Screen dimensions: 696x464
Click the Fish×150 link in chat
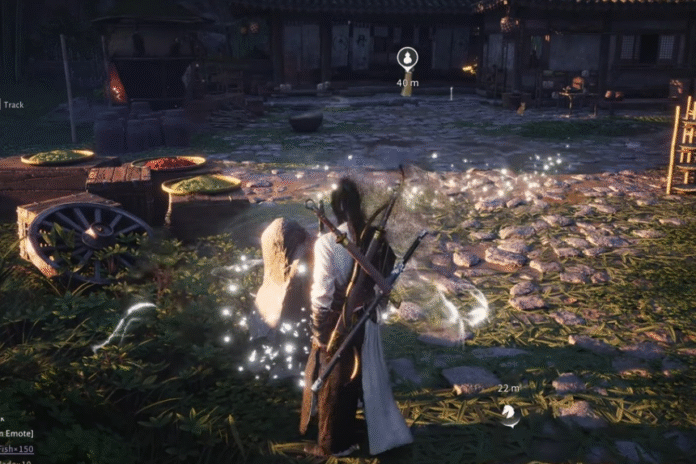point(15,449)
